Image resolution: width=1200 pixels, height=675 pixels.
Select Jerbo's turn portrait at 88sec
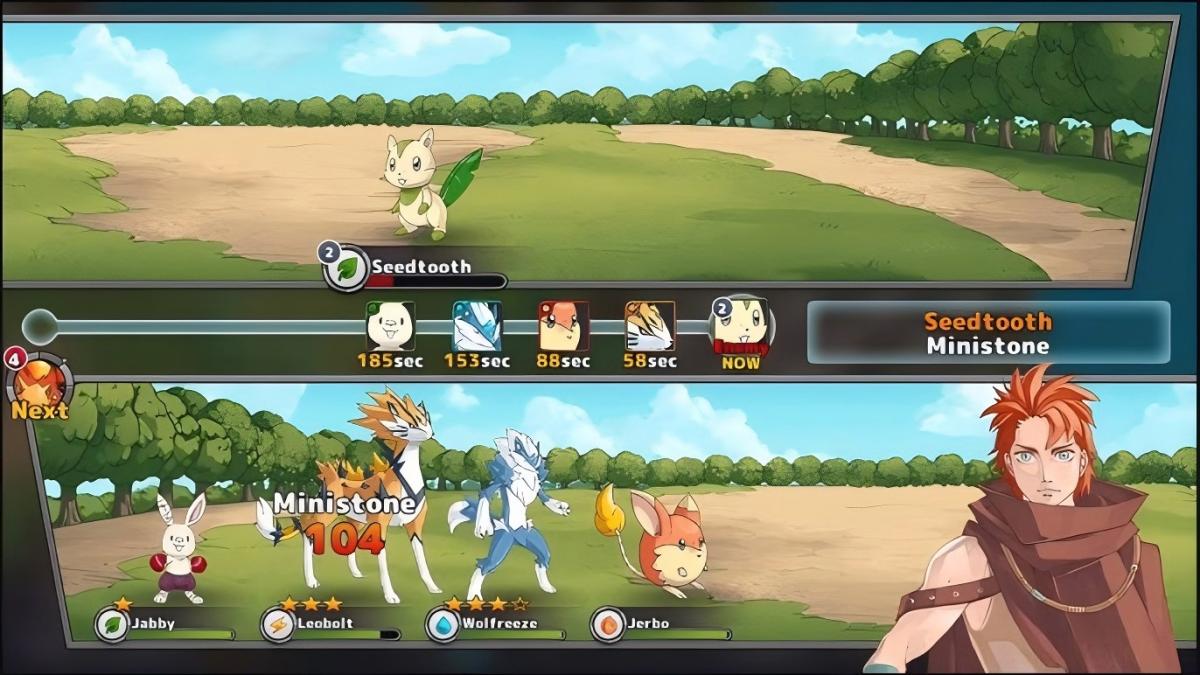tap(563, 326)
